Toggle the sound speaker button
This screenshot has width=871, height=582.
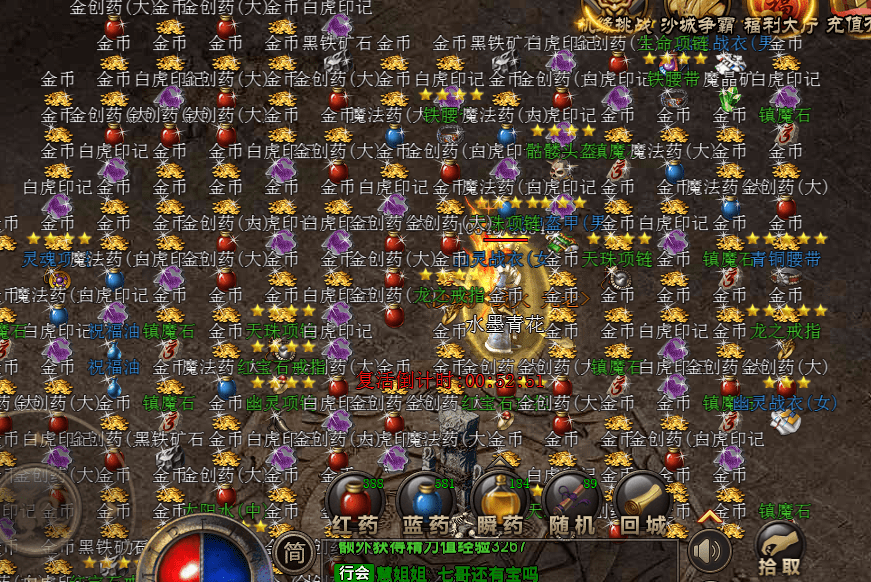(x=709, y=550)
